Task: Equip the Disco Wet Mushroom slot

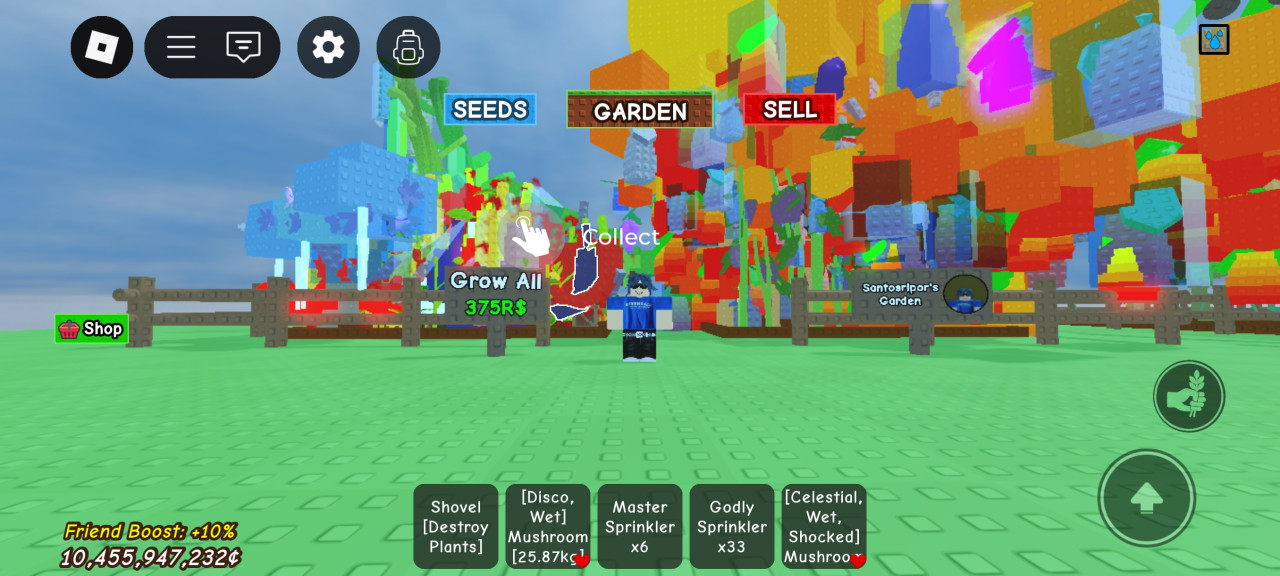Action: tap(548, 526)
